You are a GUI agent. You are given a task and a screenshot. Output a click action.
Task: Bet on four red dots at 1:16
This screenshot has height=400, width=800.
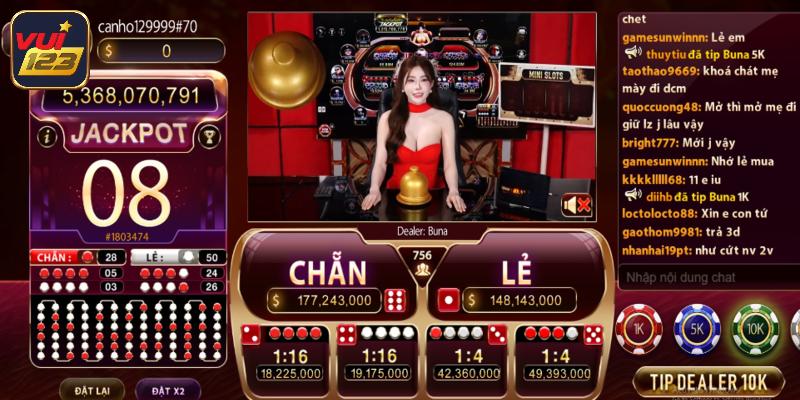[x=289, y=353]
